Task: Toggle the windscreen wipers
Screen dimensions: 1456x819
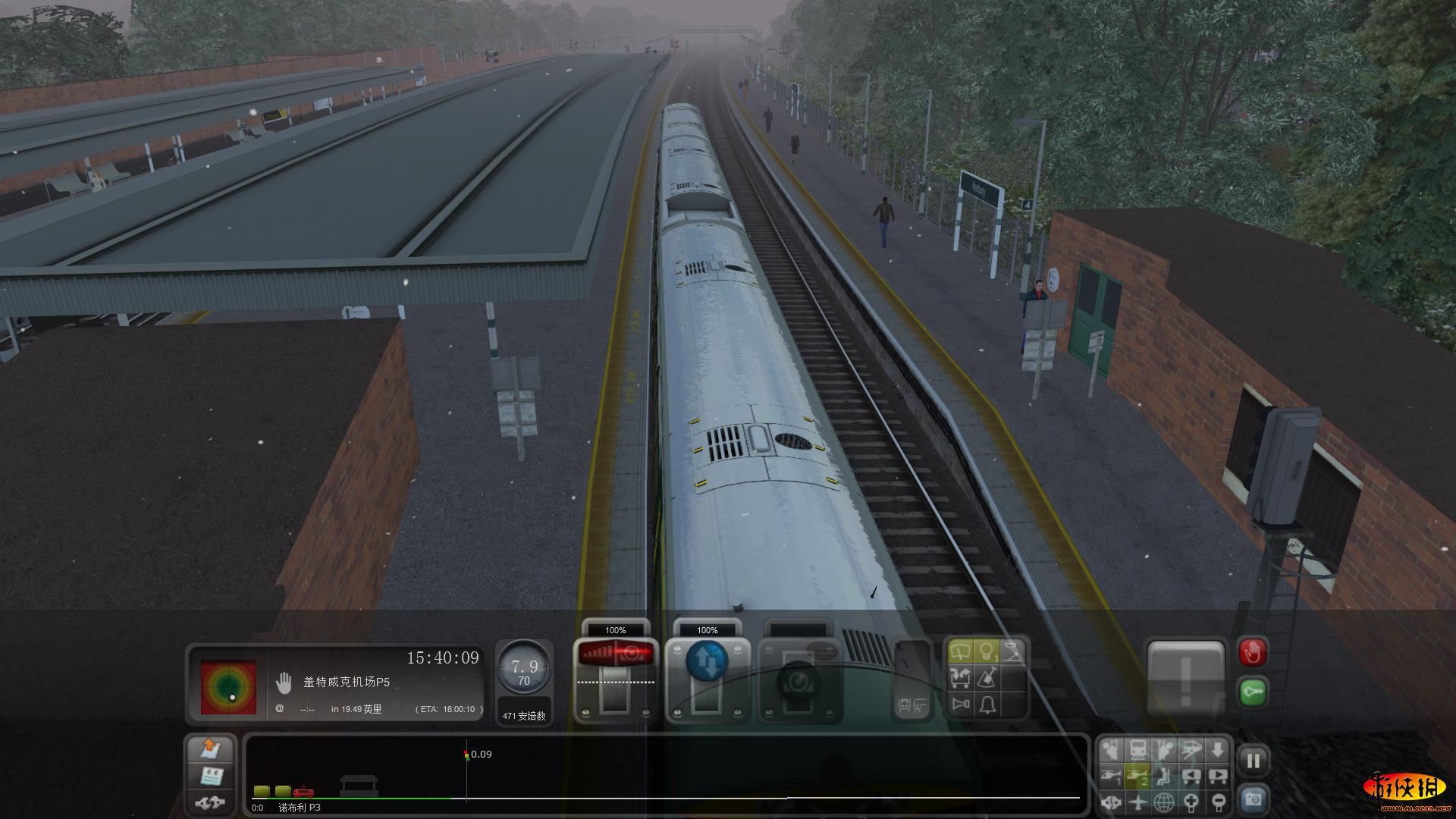Action: pos(960,651)
